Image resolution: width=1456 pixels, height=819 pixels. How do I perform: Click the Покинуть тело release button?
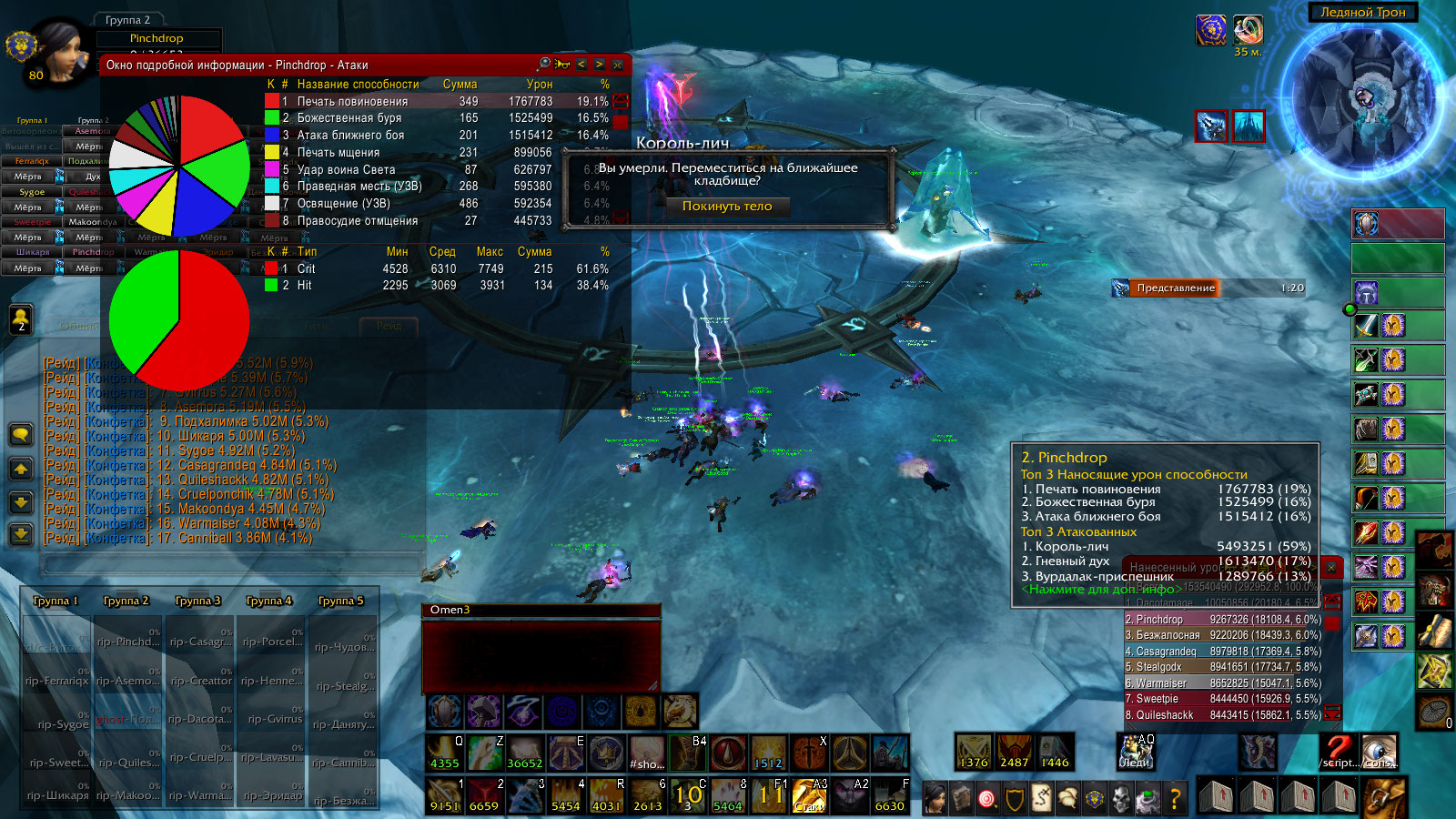pos(727,207)
